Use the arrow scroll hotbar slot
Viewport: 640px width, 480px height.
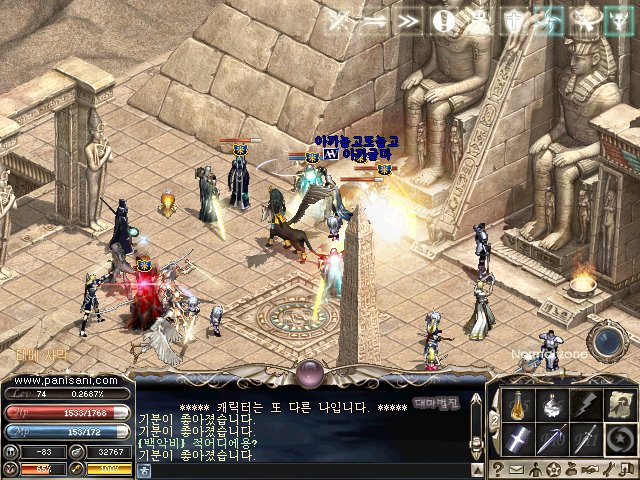[x=619, y=406]
